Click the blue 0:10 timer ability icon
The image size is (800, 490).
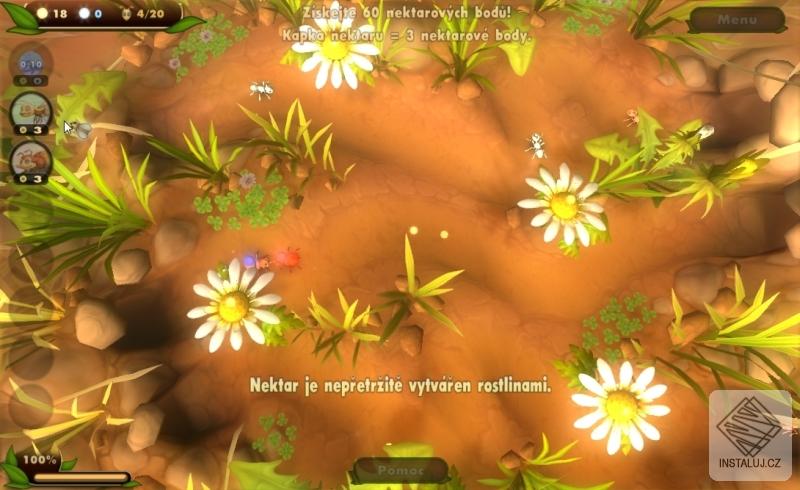[30, 63]
